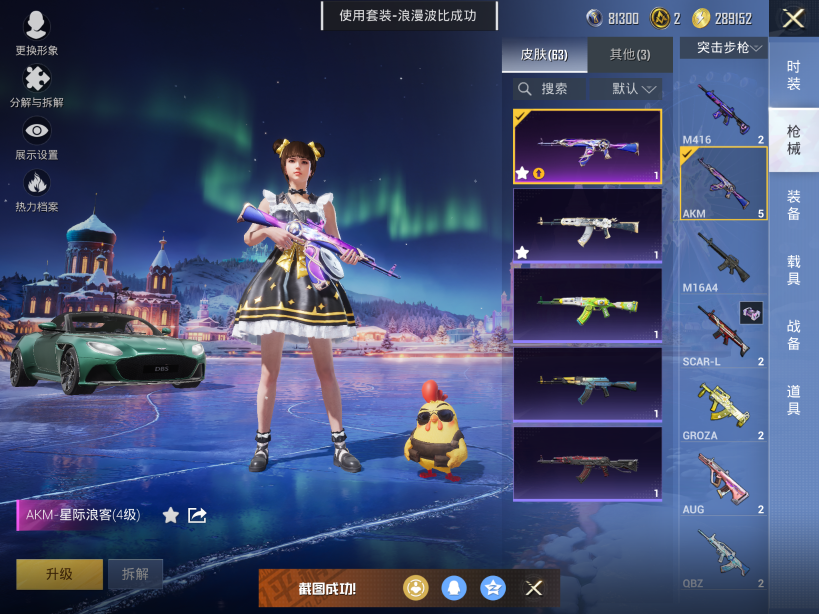This screenshot has height=614, width=819.
Task: Click the 升级 upgrade button
Action: point(59,574)
